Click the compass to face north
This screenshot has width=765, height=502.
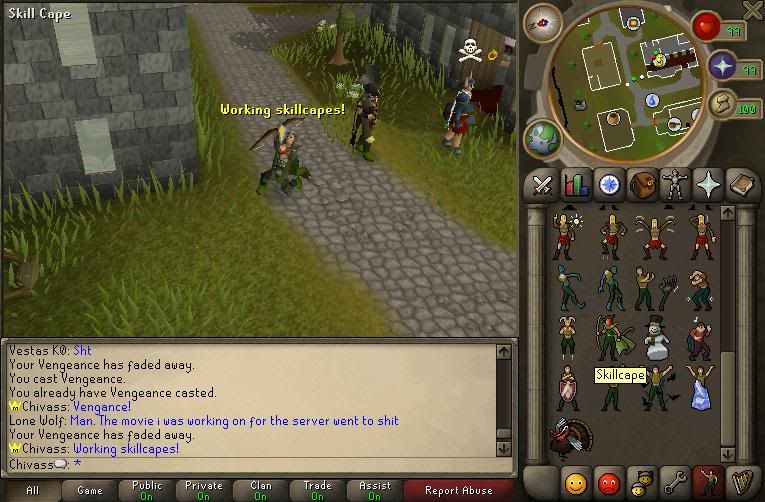(546, 21)
